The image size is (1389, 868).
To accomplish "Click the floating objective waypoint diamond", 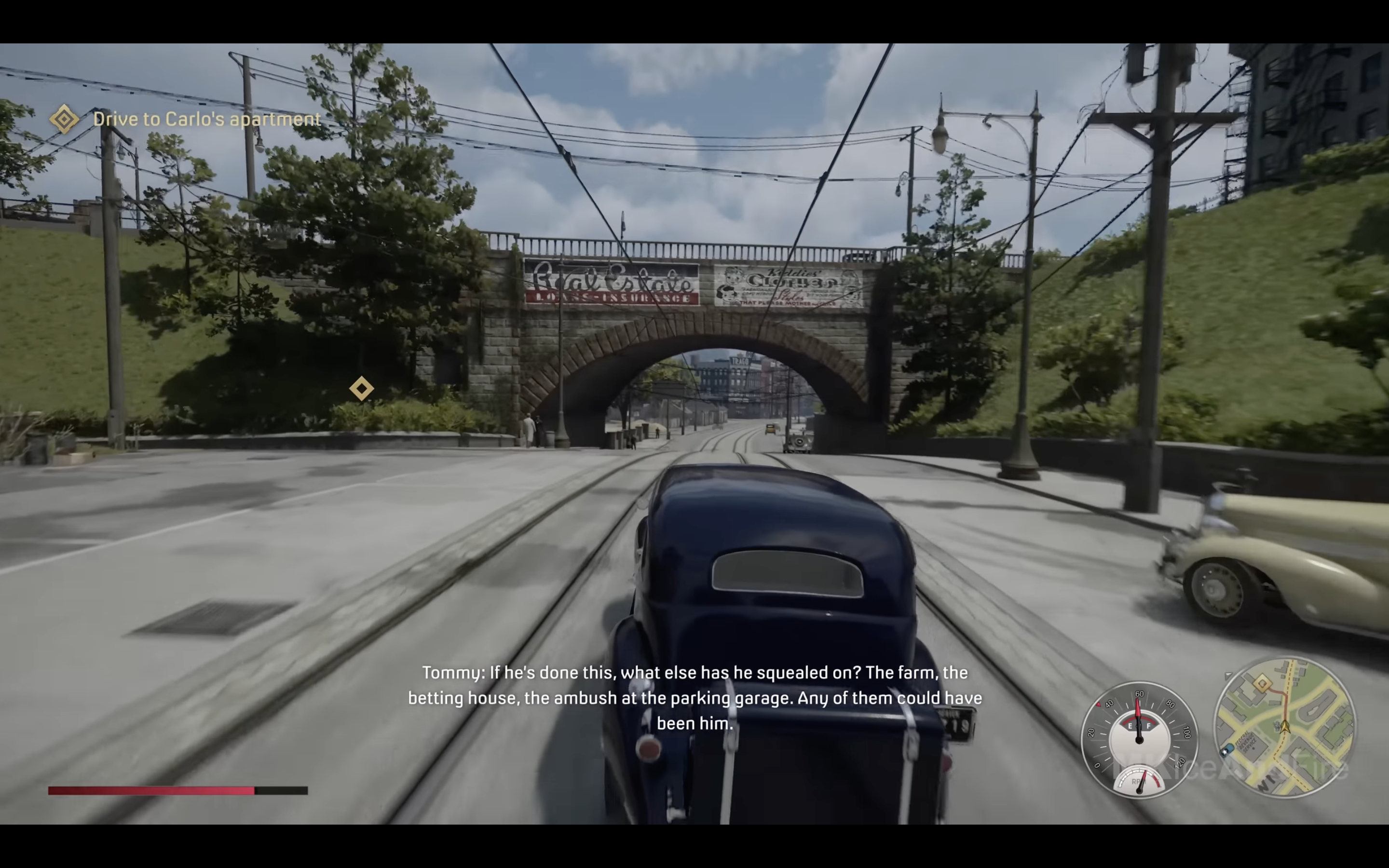I will pyautogui.click(x=362, y=389).
